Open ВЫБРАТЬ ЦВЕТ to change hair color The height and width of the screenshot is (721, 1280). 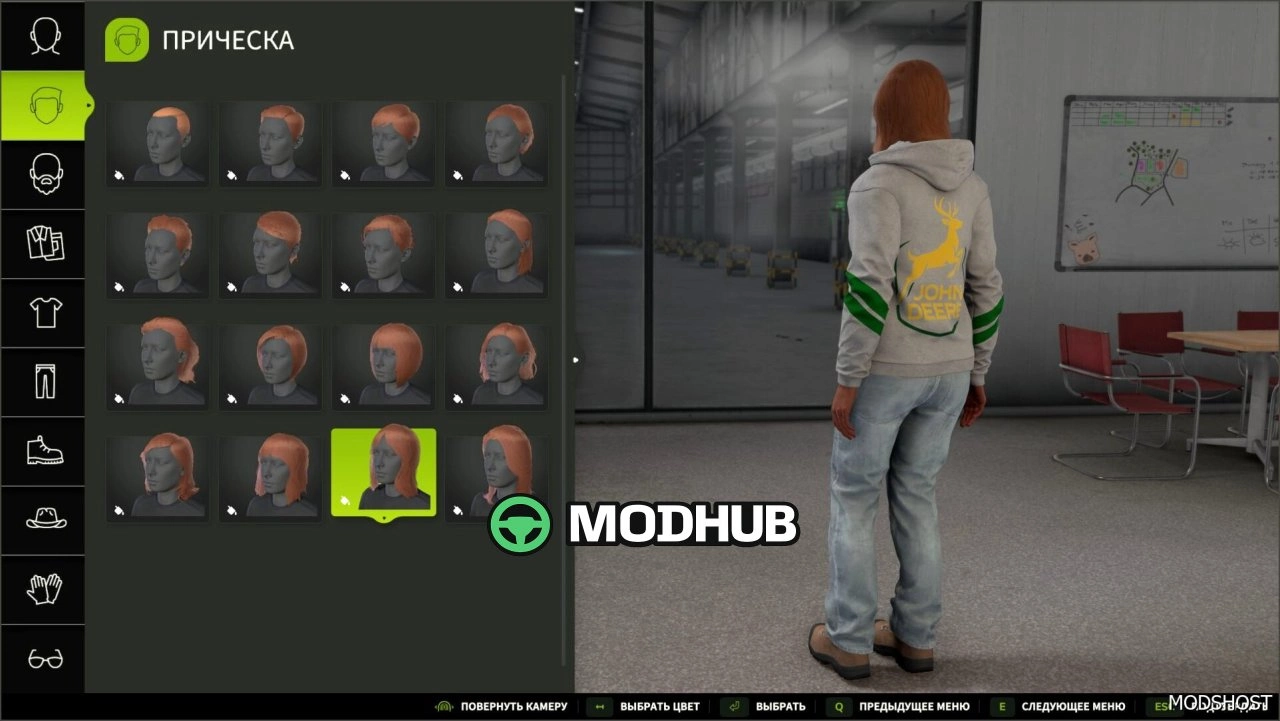(x=660, y=706)
